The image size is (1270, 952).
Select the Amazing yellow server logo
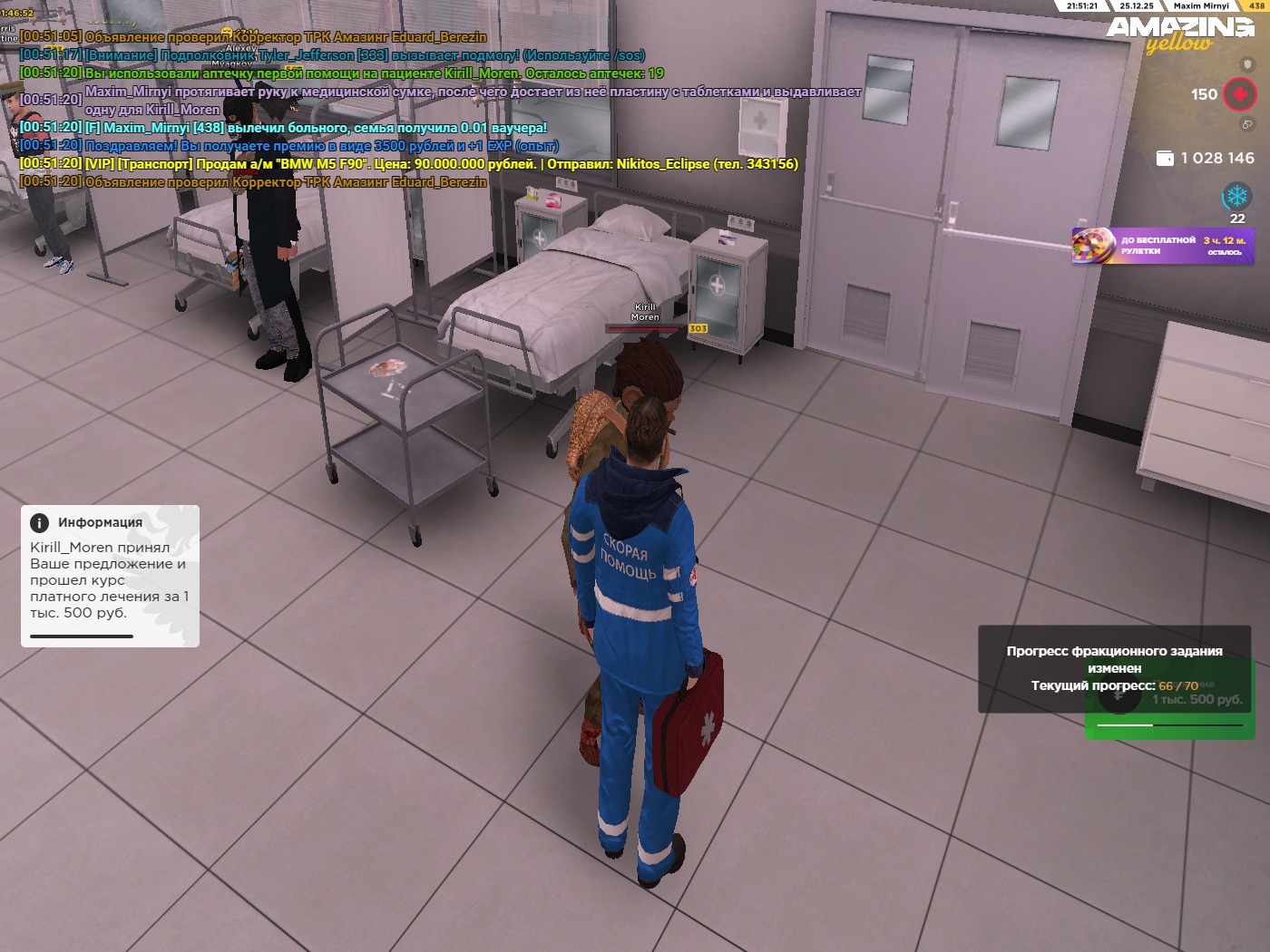click(1179, 34)
